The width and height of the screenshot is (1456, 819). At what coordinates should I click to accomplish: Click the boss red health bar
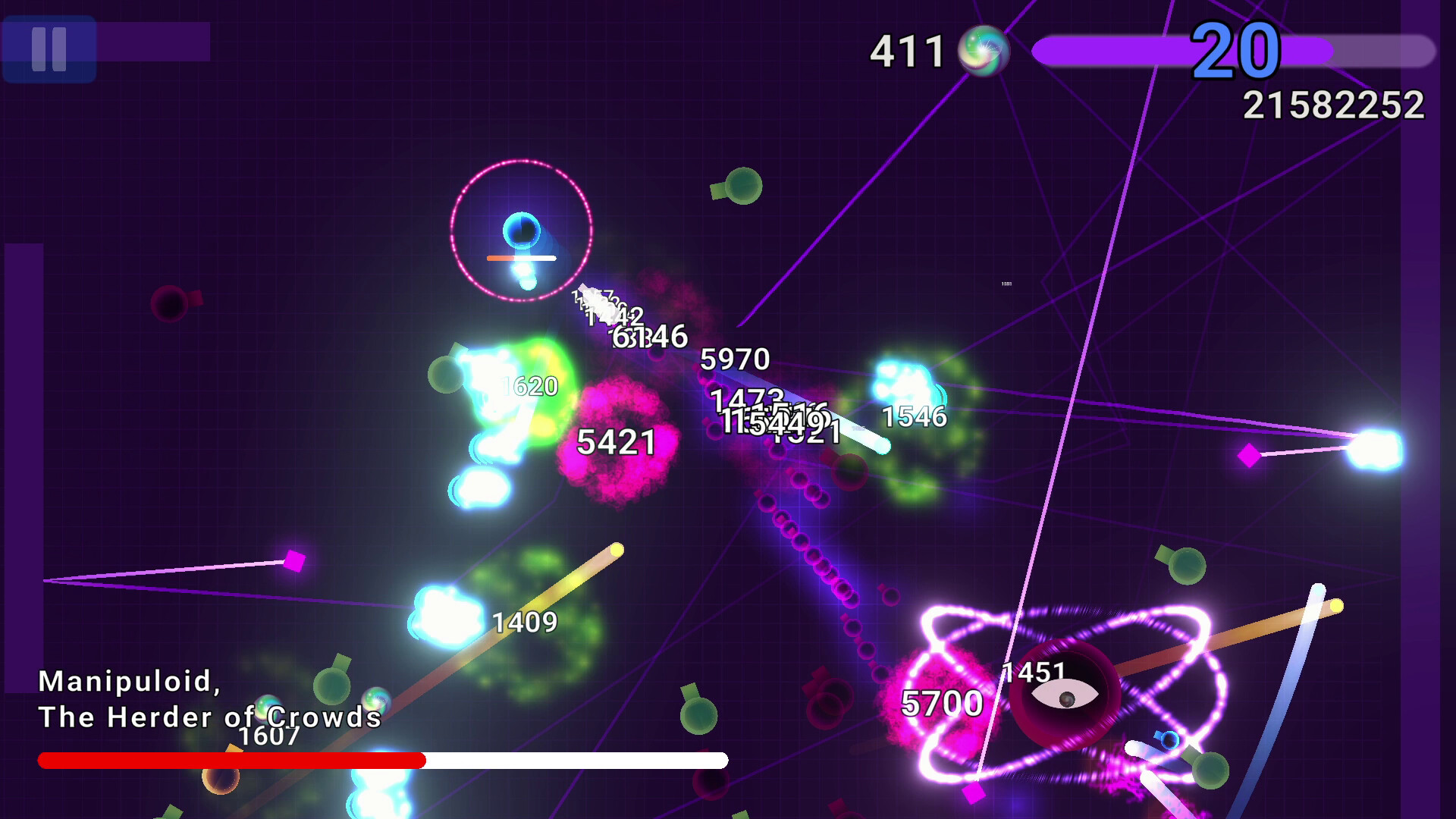(x=227, y=758)
